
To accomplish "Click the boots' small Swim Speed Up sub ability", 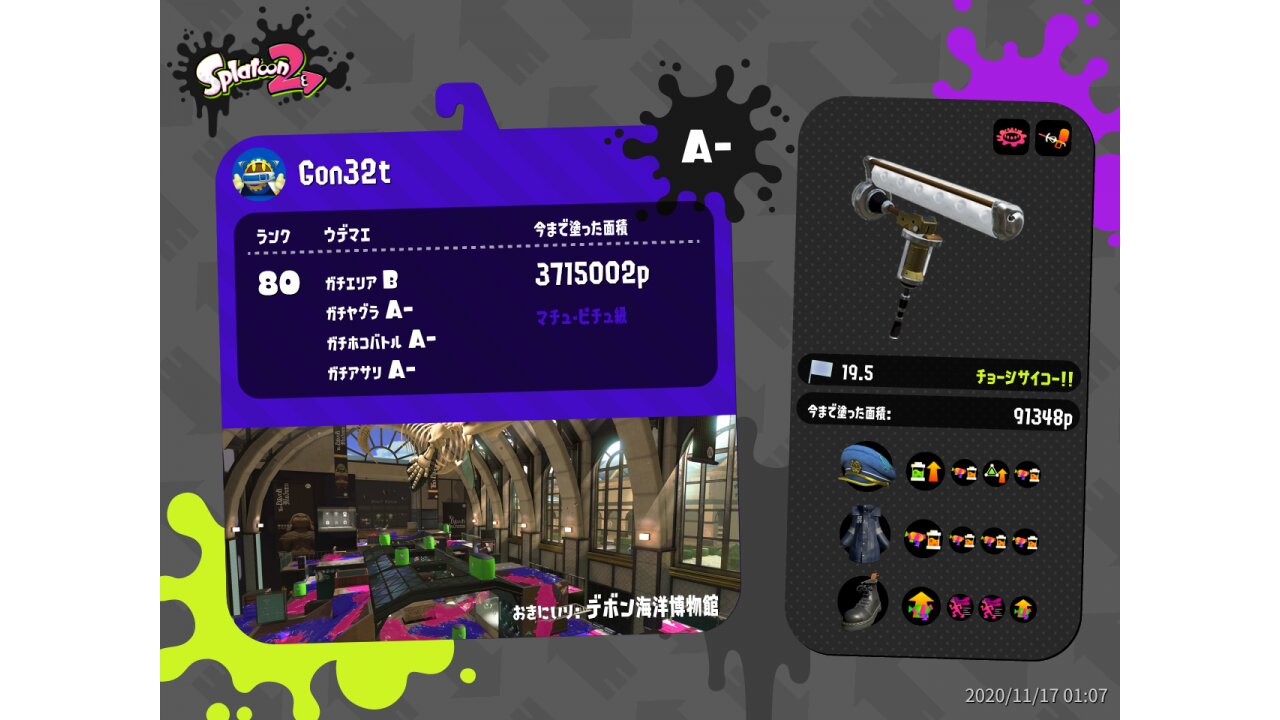I will [x=1023, y=608].
